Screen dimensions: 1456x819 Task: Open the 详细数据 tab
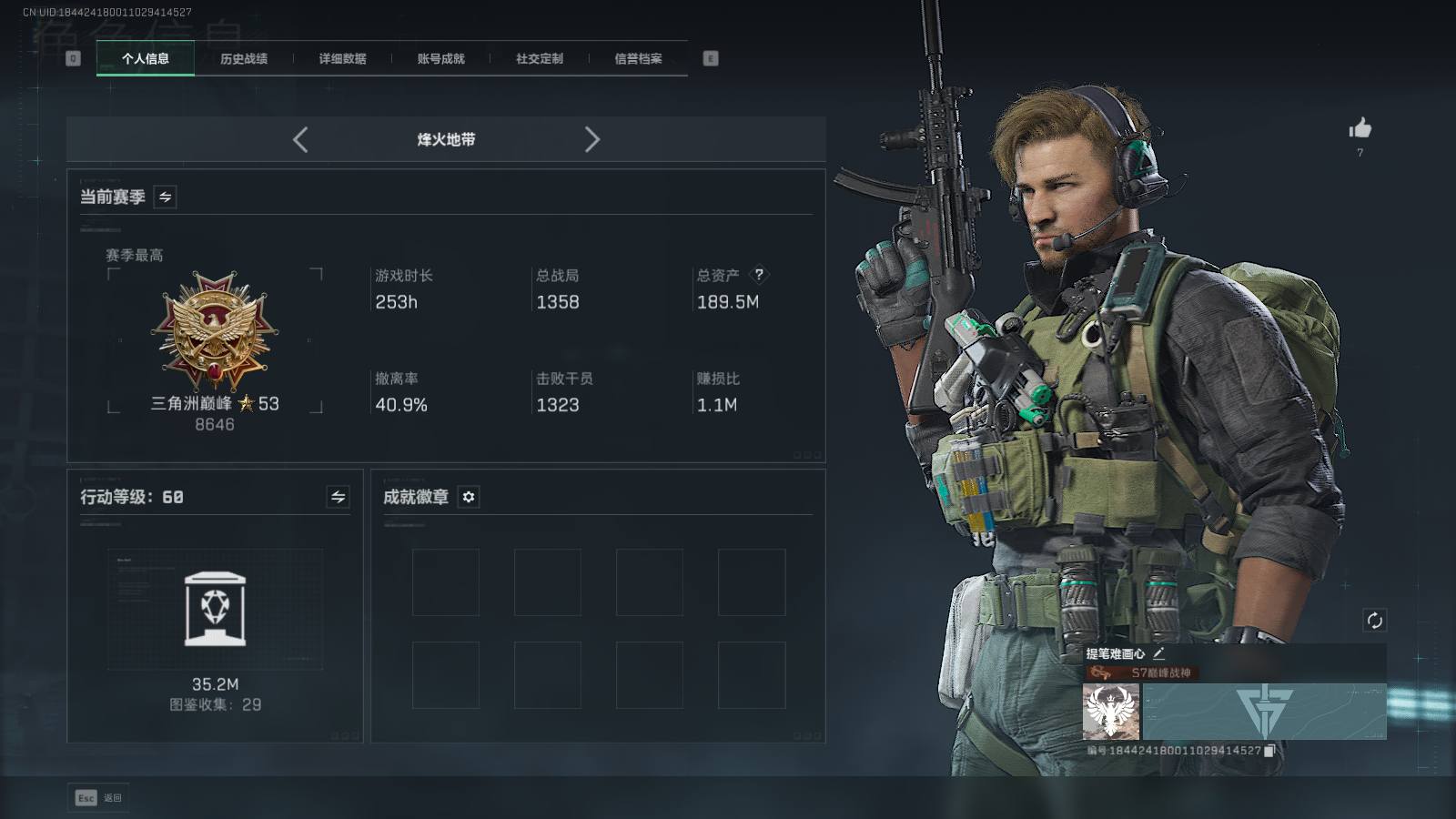click(342, 59)
